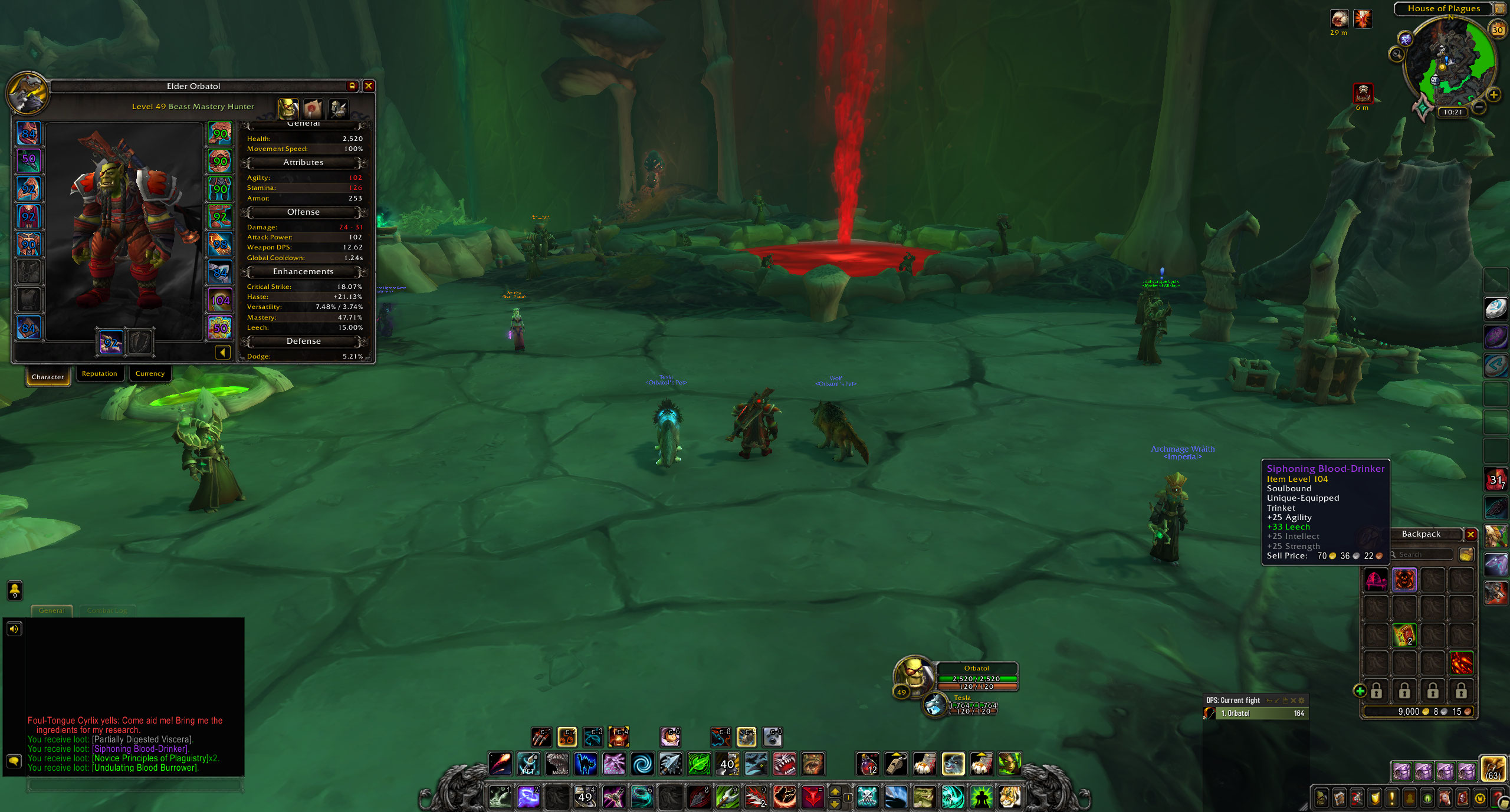Select the item level 104 trinket slot
1510x812 pixels.
tap(220, 301)
